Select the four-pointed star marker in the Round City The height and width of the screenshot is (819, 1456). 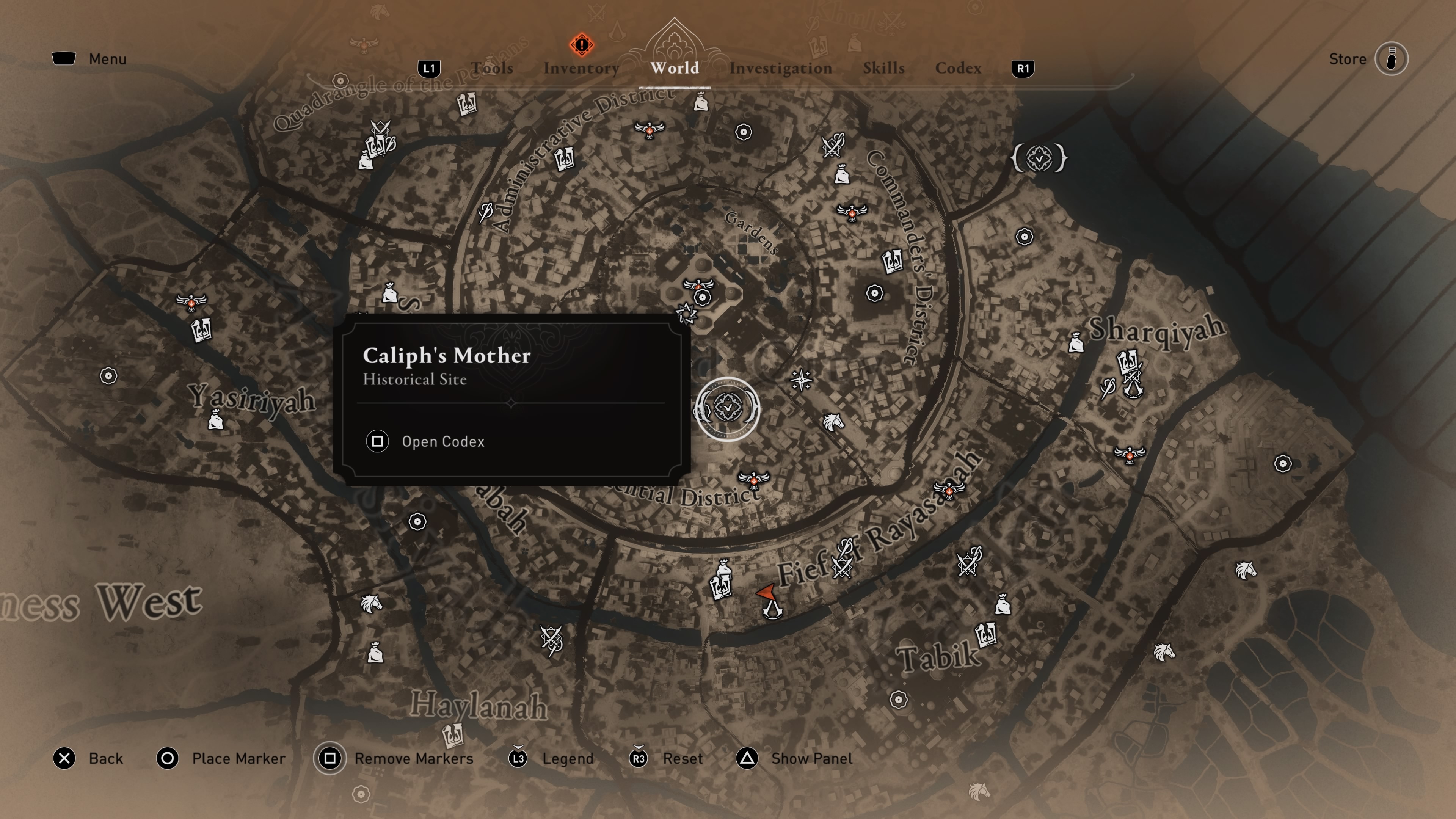801,380
